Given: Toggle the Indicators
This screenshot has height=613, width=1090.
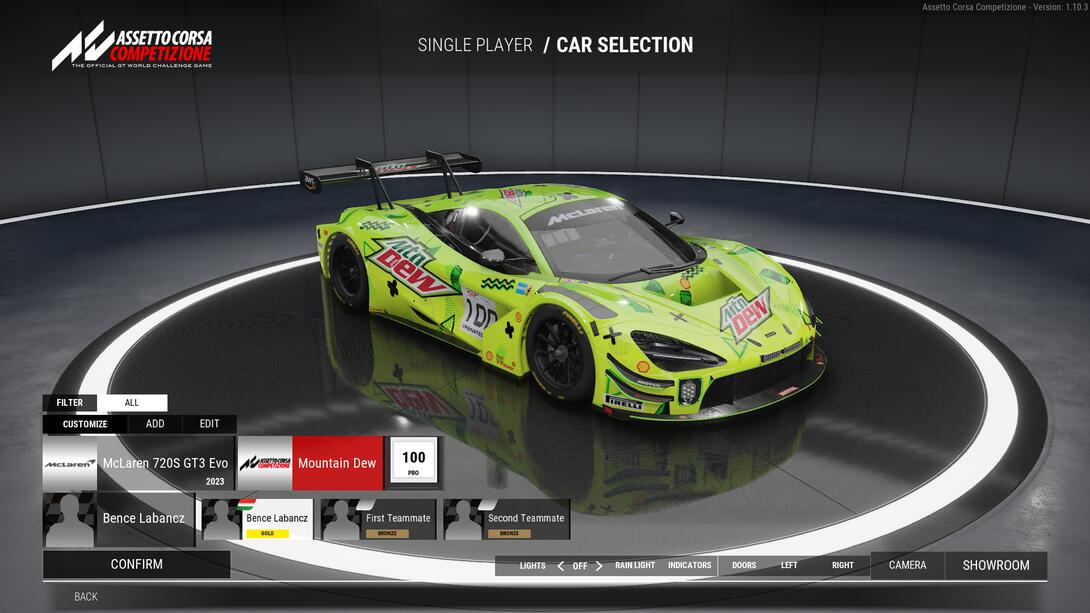Looking at the screenshot, I should click(x=689, y=566).
